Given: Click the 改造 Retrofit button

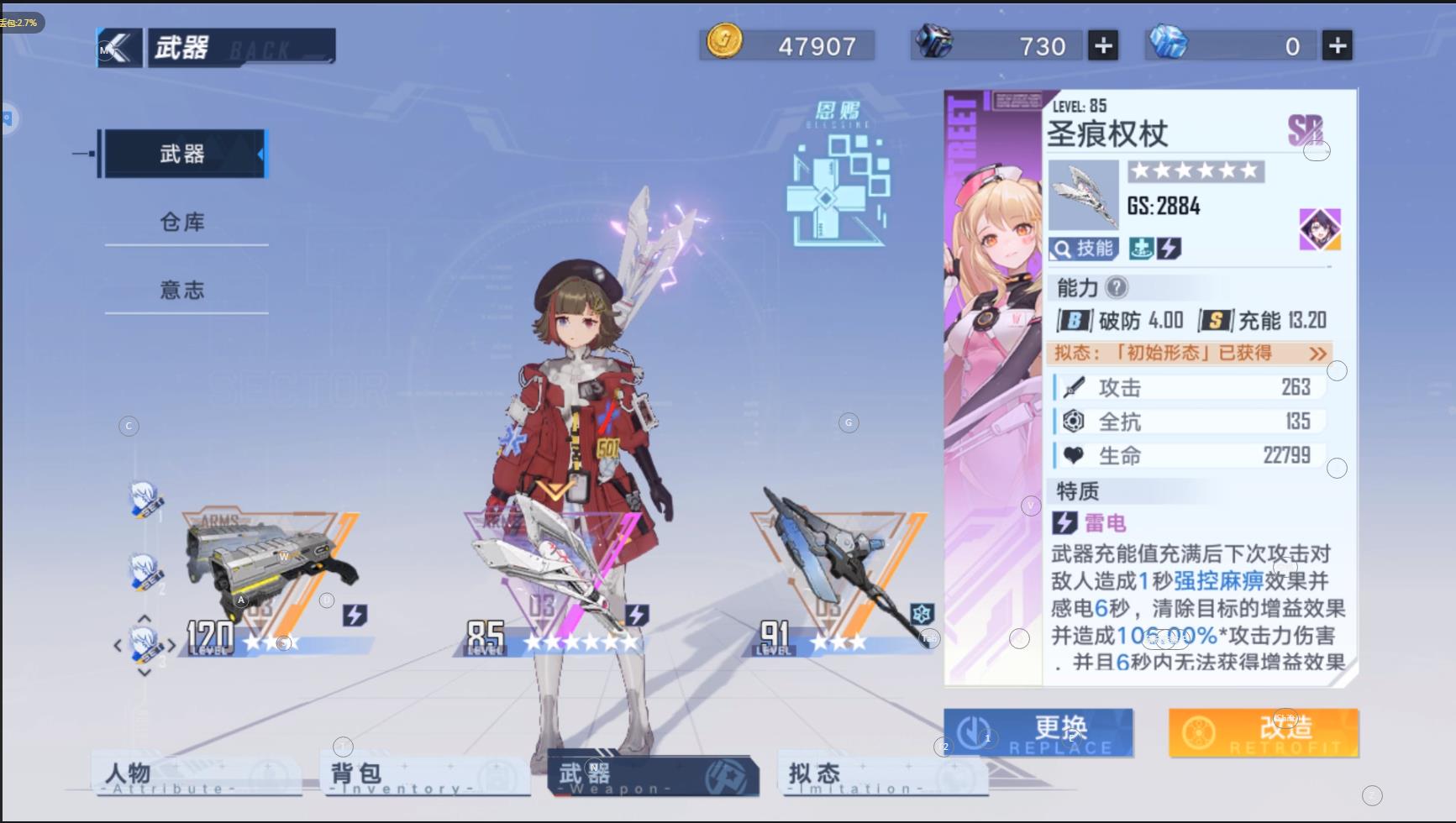Looking at the screenshot, I should 1263,732.
